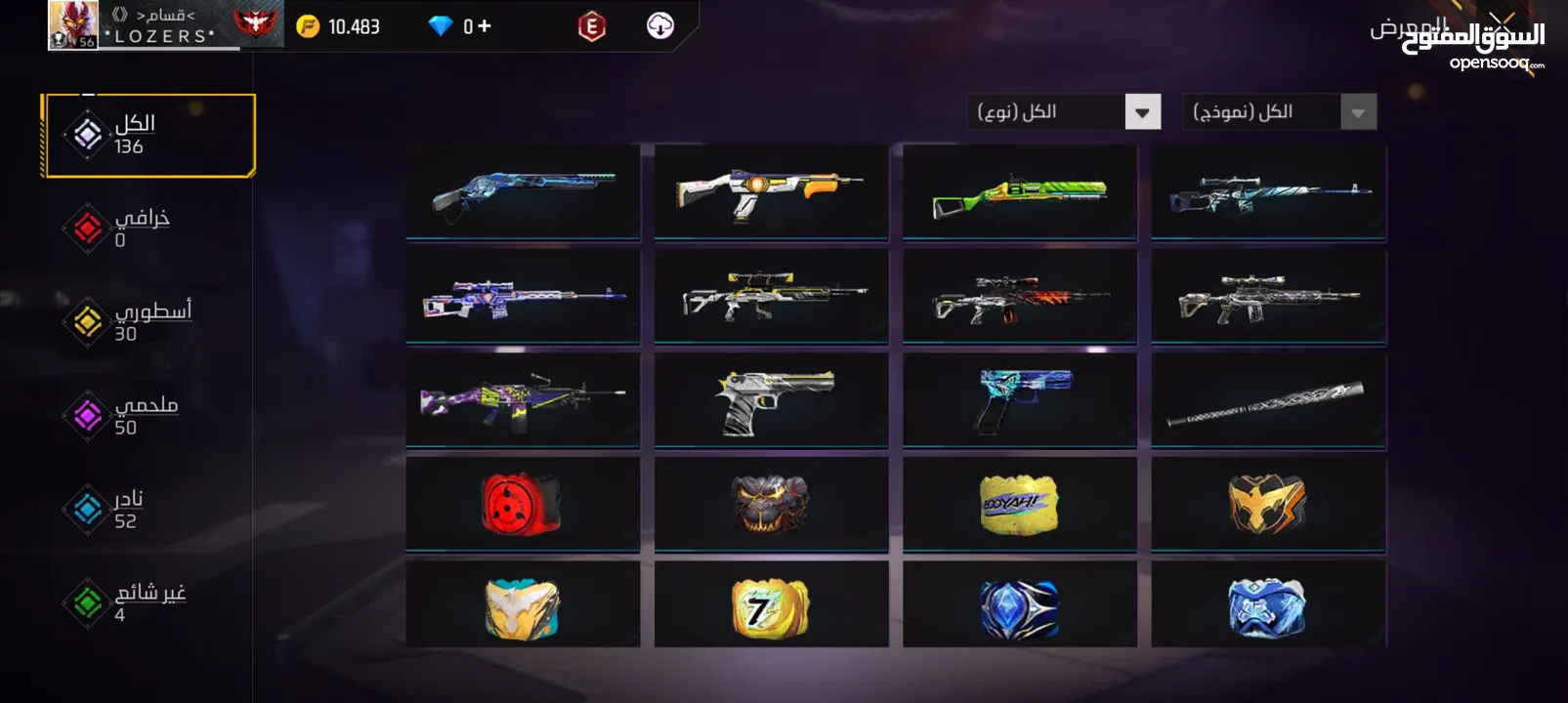Pick the white and gold pistol skin
Screen dimensions: 1568x703
coord(771,400)
